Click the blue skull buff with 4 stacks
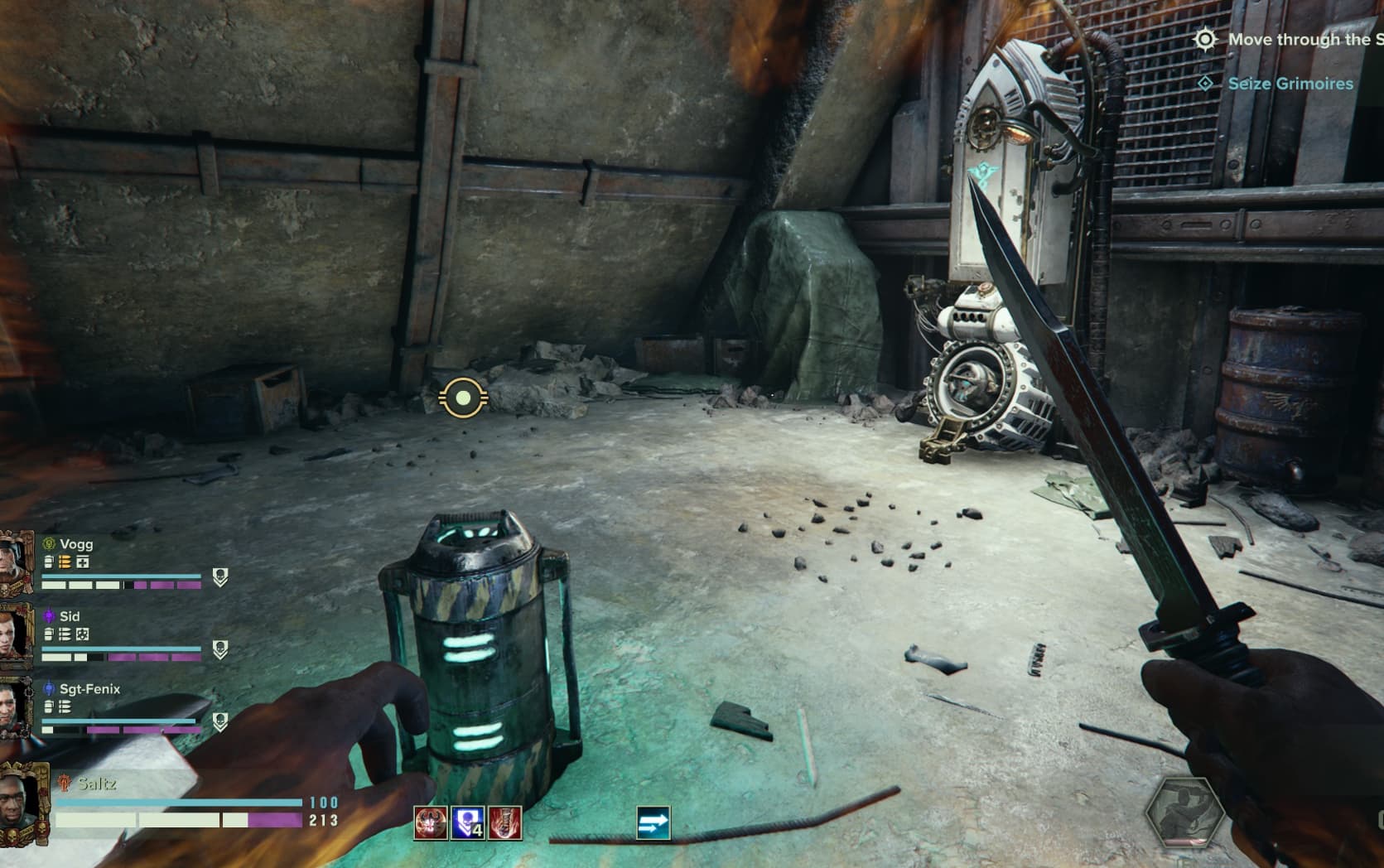 pyautogui.click(x=467, y=823)
